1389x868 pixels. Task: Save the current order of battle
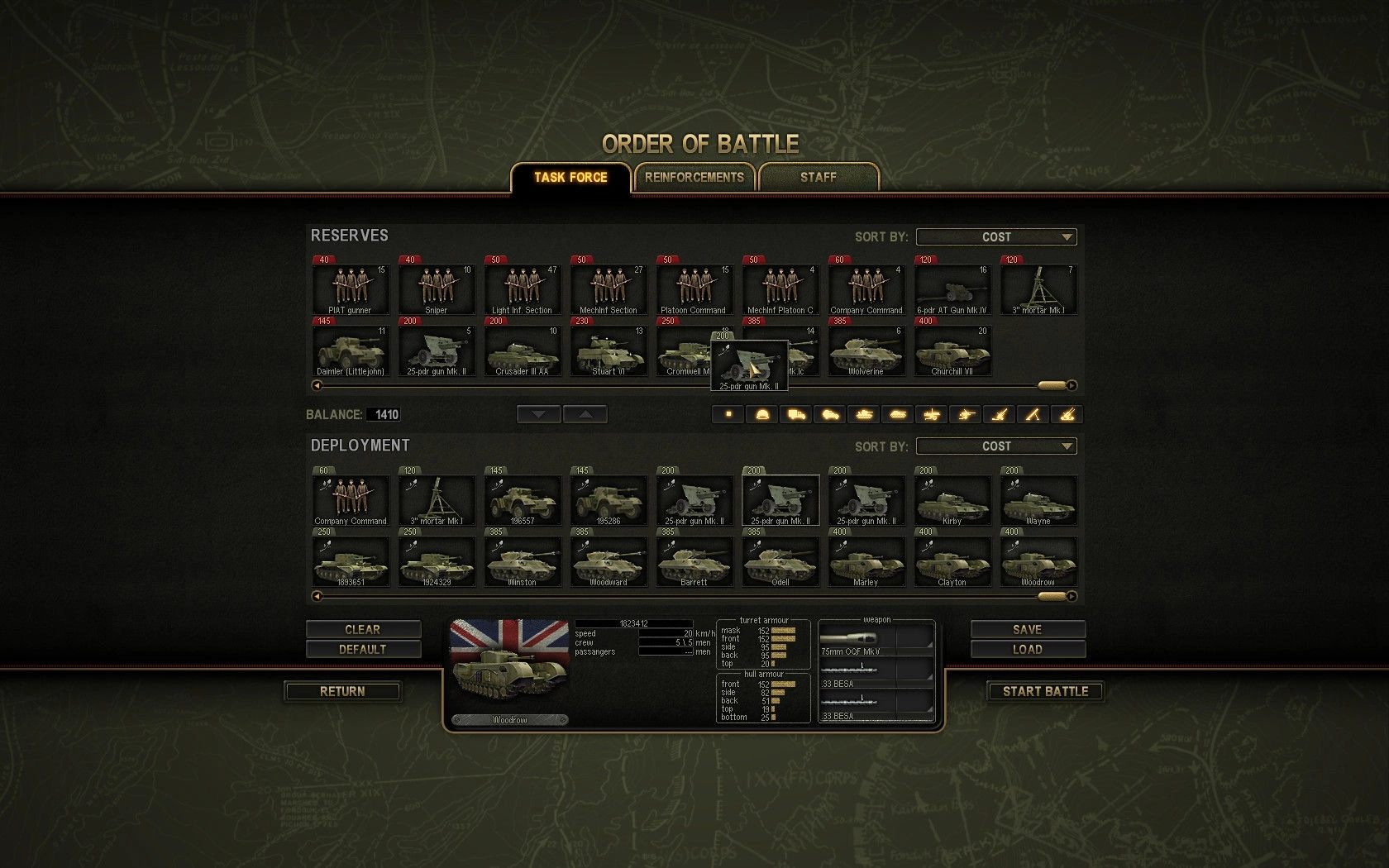pyautogui.click(x=1027, y=629)
